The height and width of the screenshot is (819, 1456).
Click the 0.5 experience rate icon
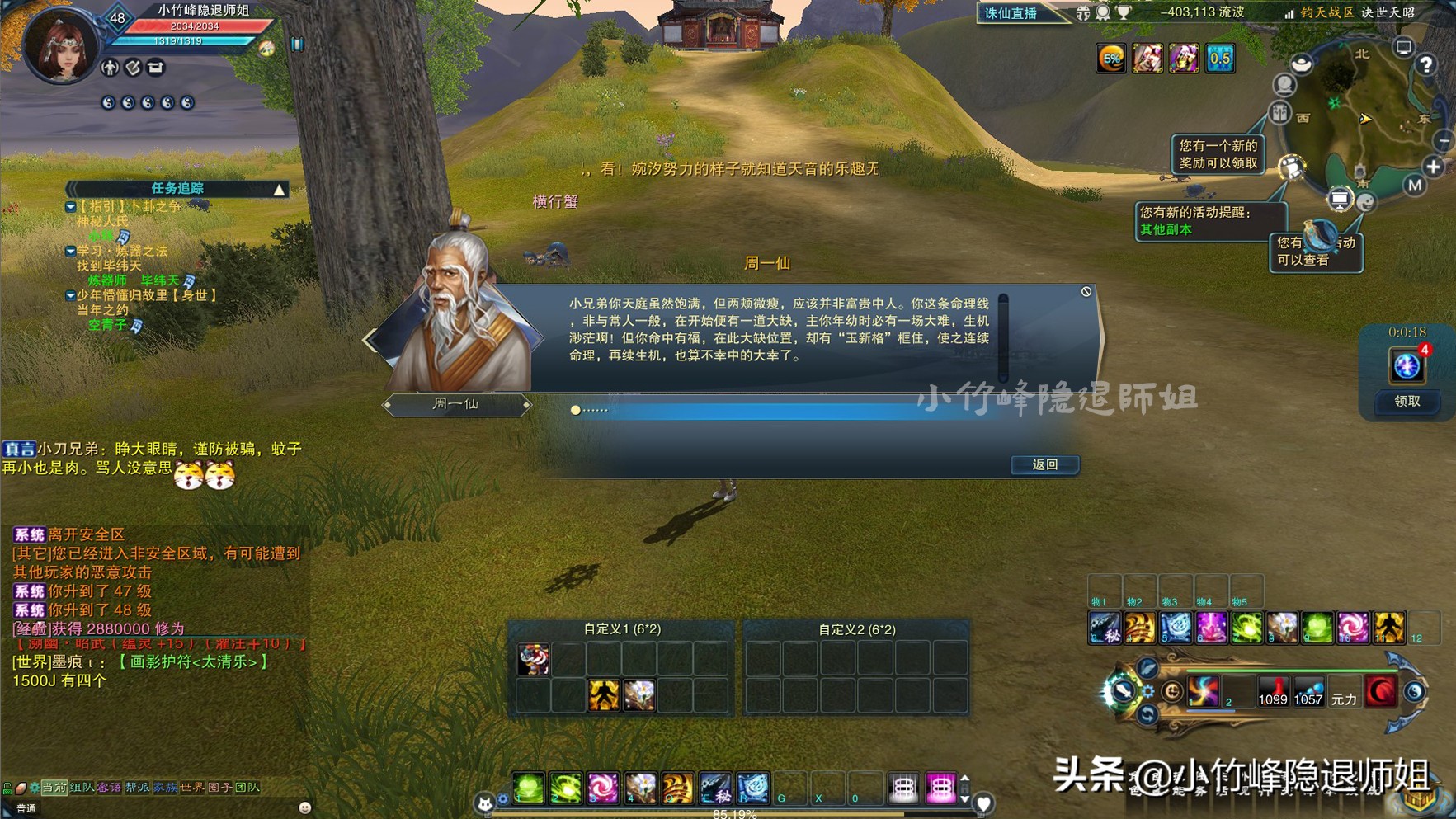(x=1221, y=58)
